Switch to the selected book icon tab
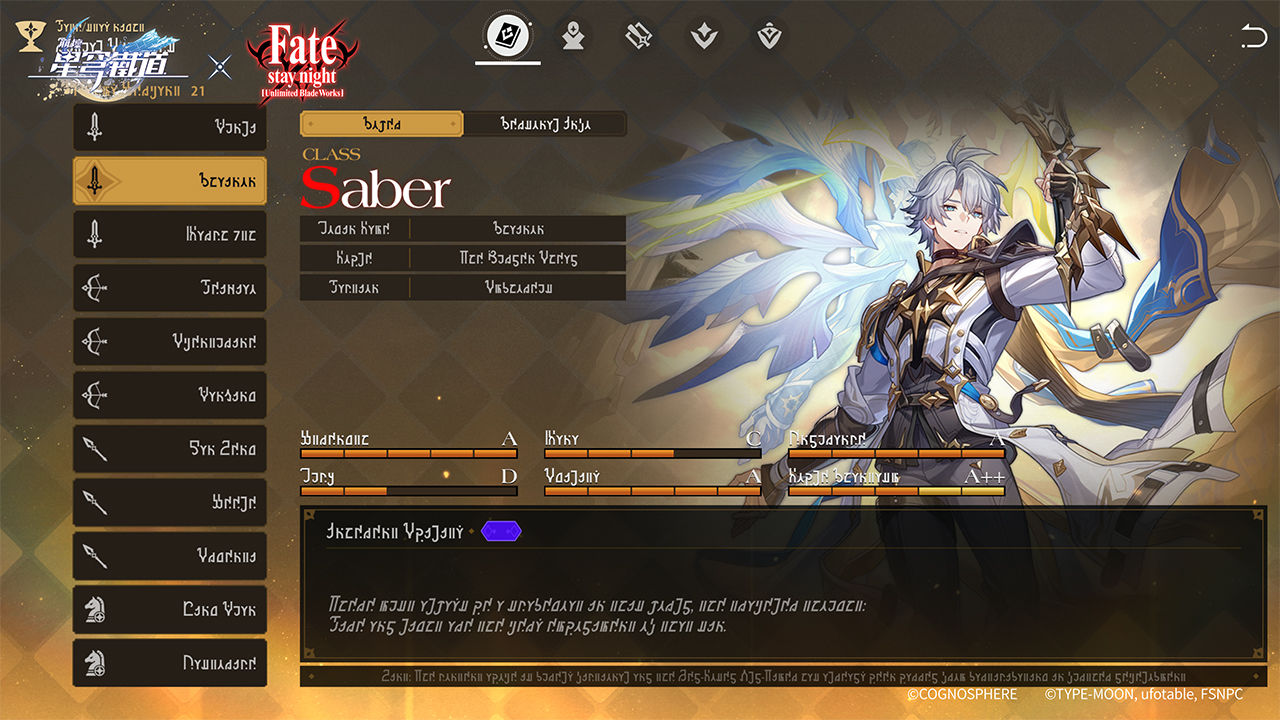The image size is (1280, 720). pyautogui.click(x=508, y=38)
